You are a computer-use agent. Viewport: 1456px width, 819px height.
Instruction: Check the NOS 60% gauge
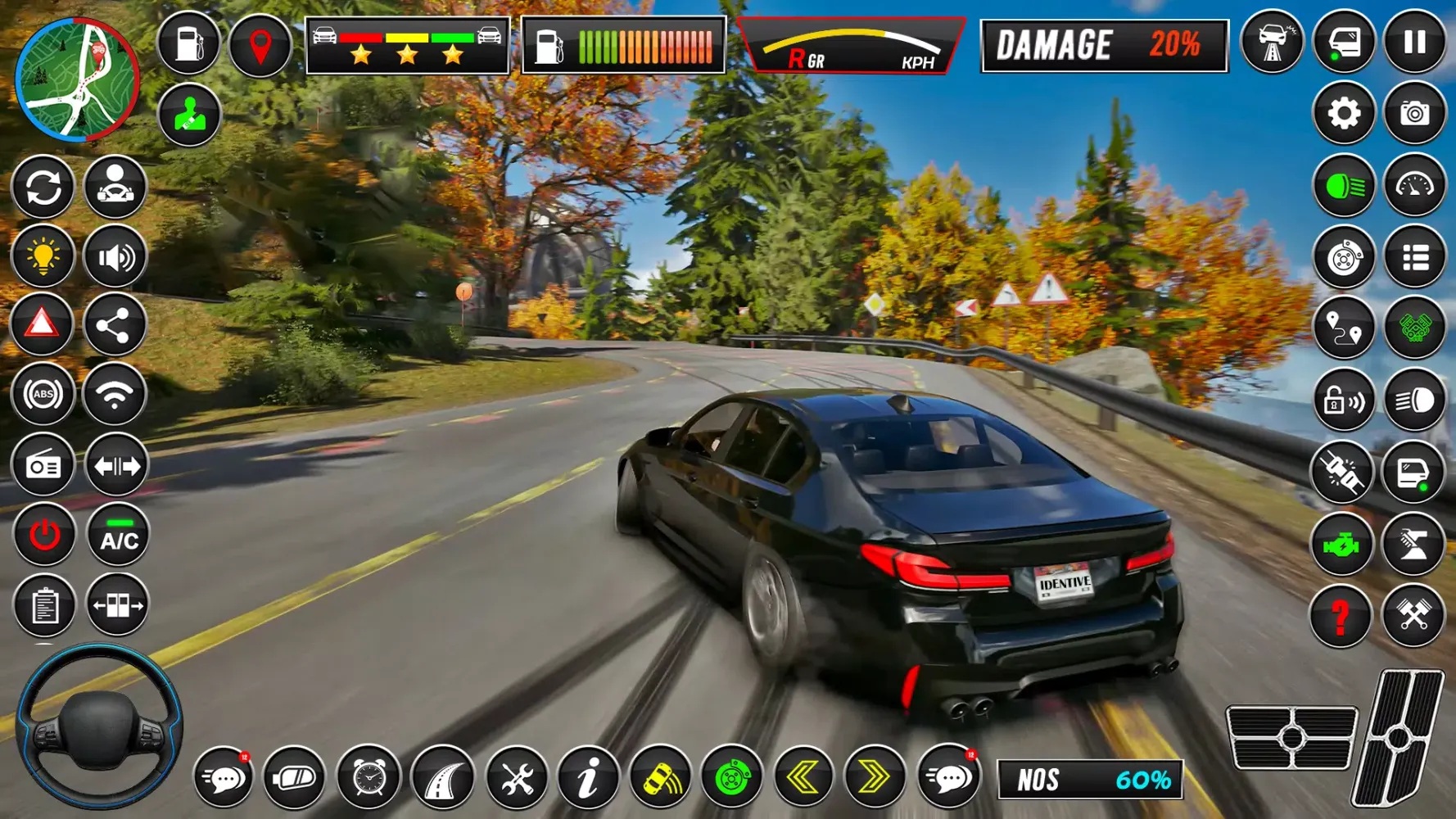[x=1089, y=780]
